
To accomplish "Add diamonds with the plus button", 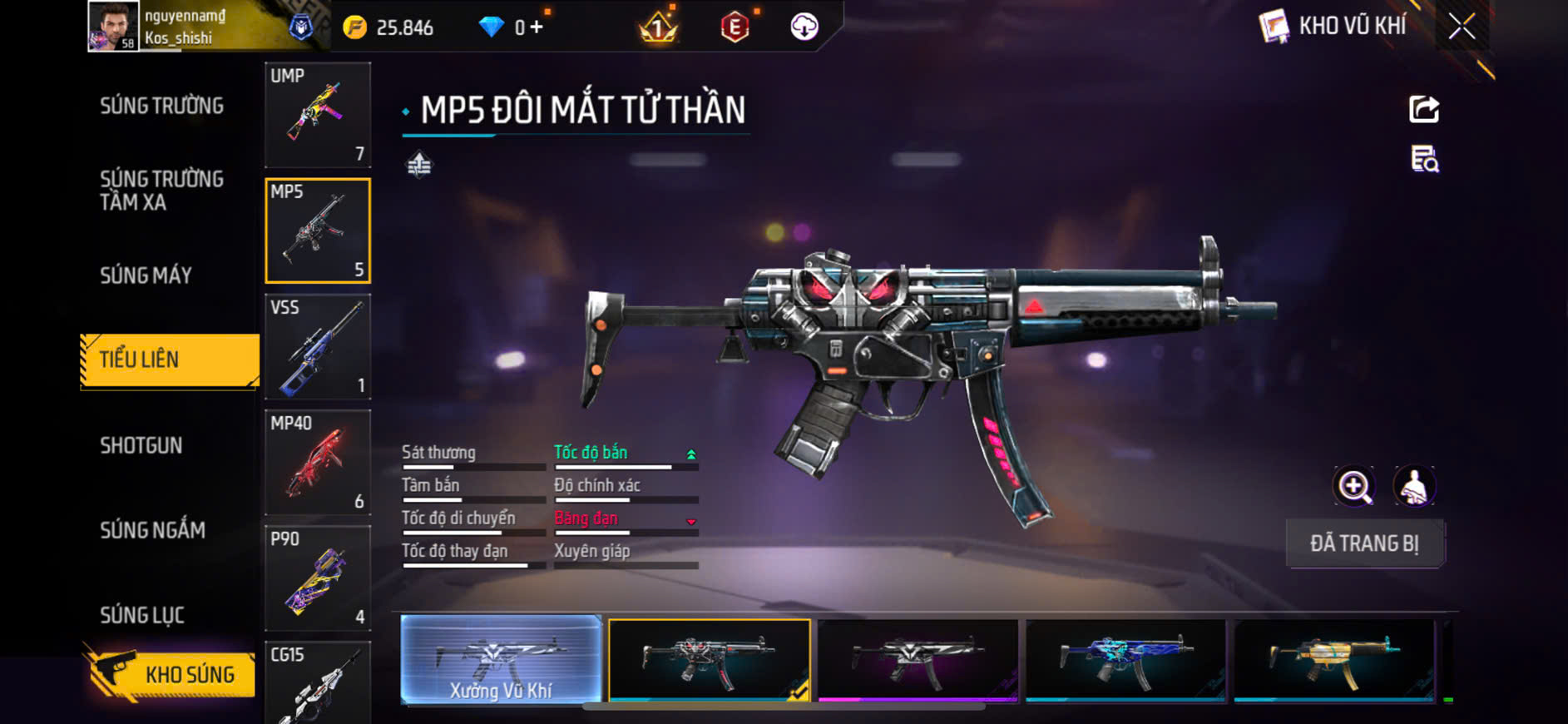I will click(x=537, y=27).
